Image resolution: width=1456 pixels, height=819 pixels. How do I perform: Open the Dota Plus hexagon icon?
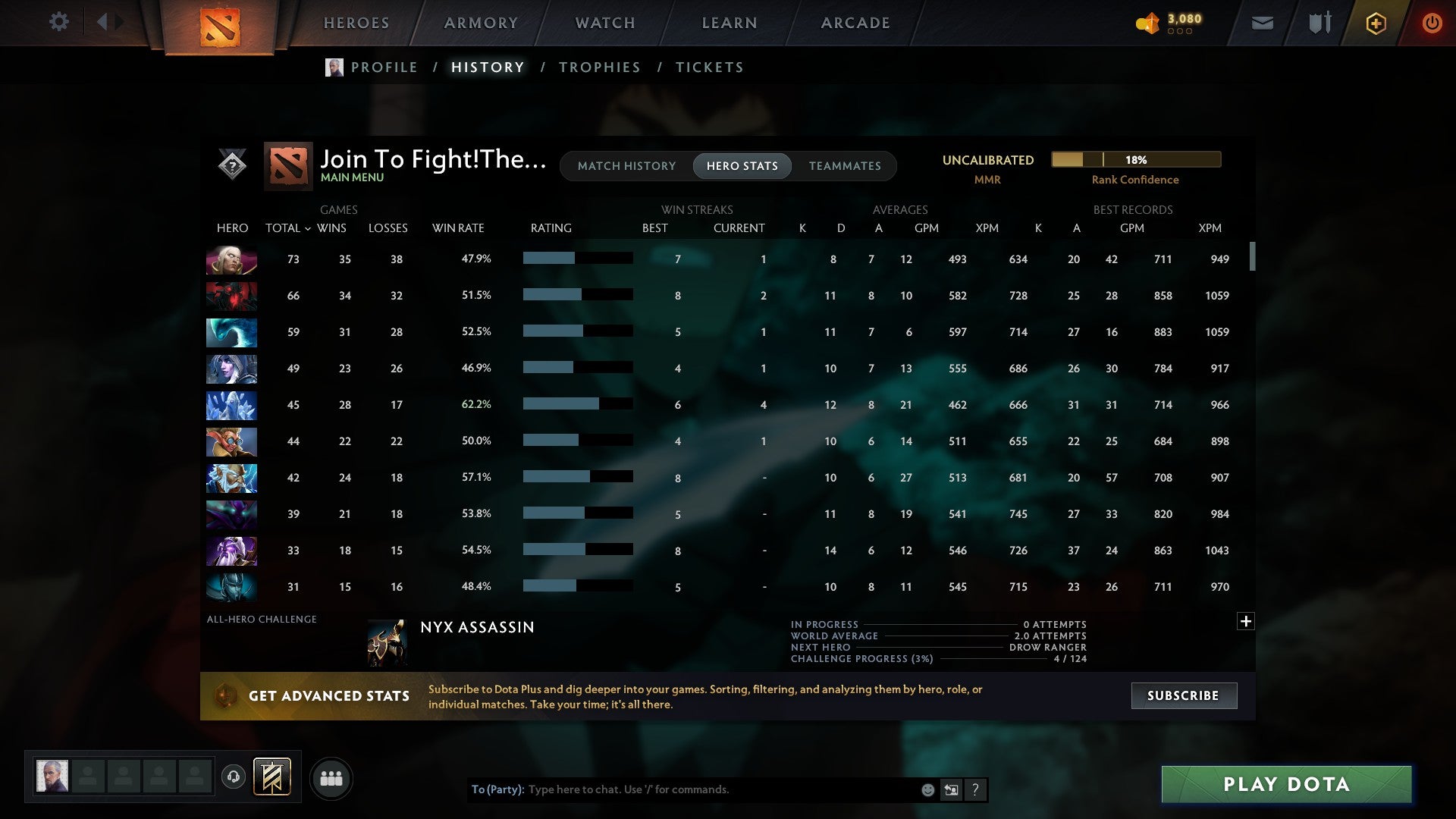1375,23
